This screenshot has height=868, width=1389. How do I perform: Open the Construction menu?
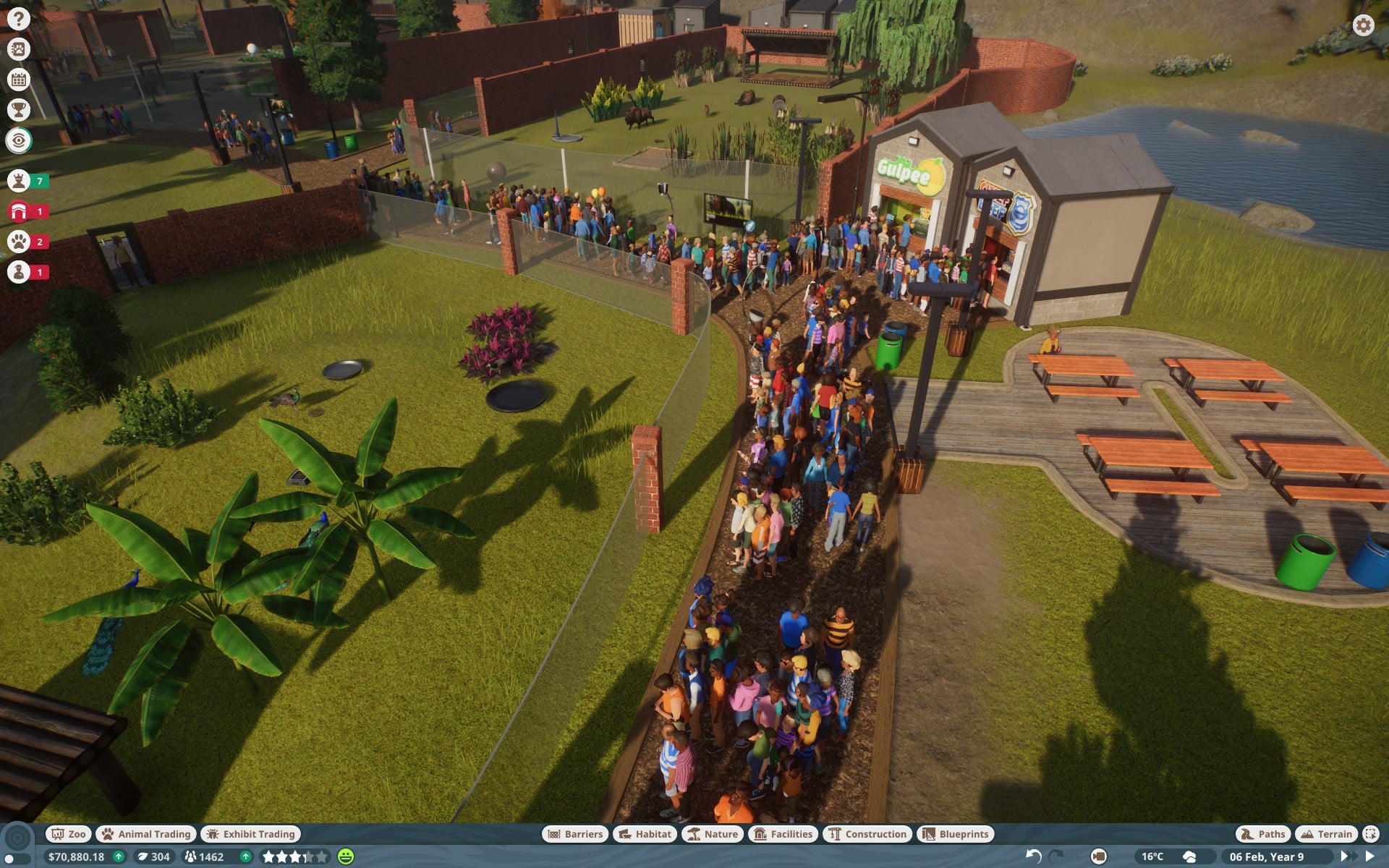[867, 834]
